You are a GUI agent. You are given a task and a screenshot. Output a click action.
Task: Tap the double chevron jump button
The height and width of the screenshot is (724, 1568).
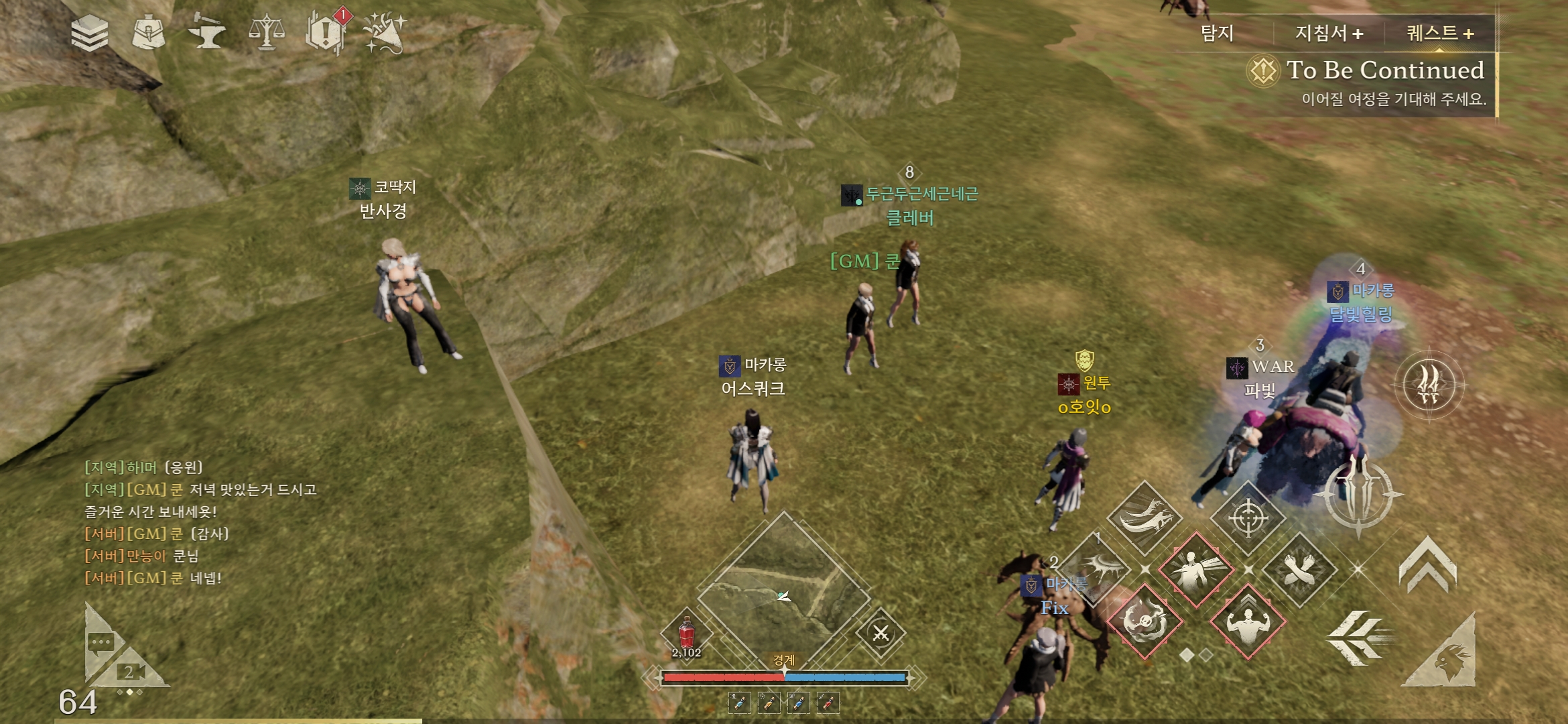tap(1427, 565)
